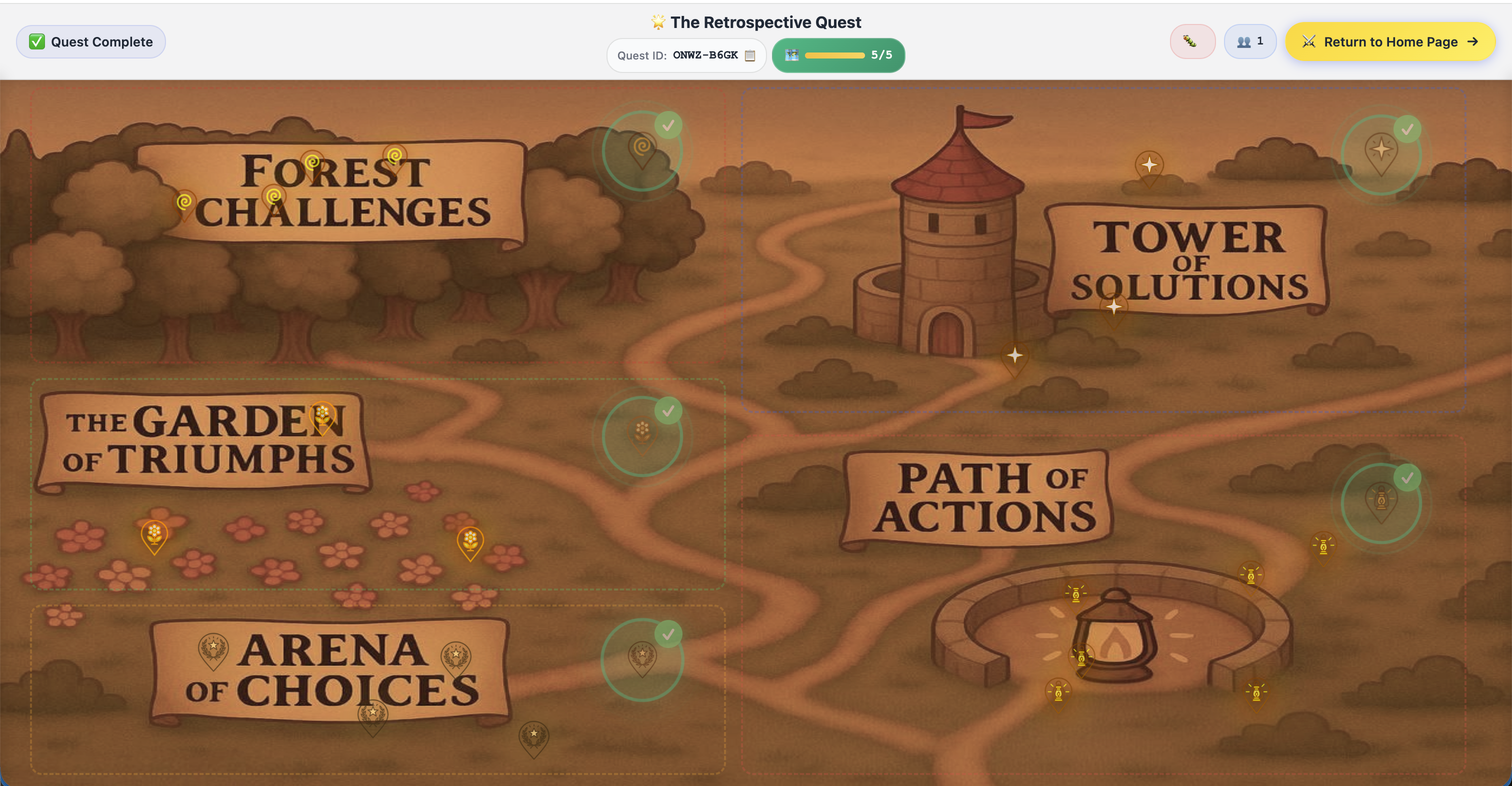Click the crossed-swords icon on the yellow button
The height and width of the screenshot is (786, 1512).
1309,41
